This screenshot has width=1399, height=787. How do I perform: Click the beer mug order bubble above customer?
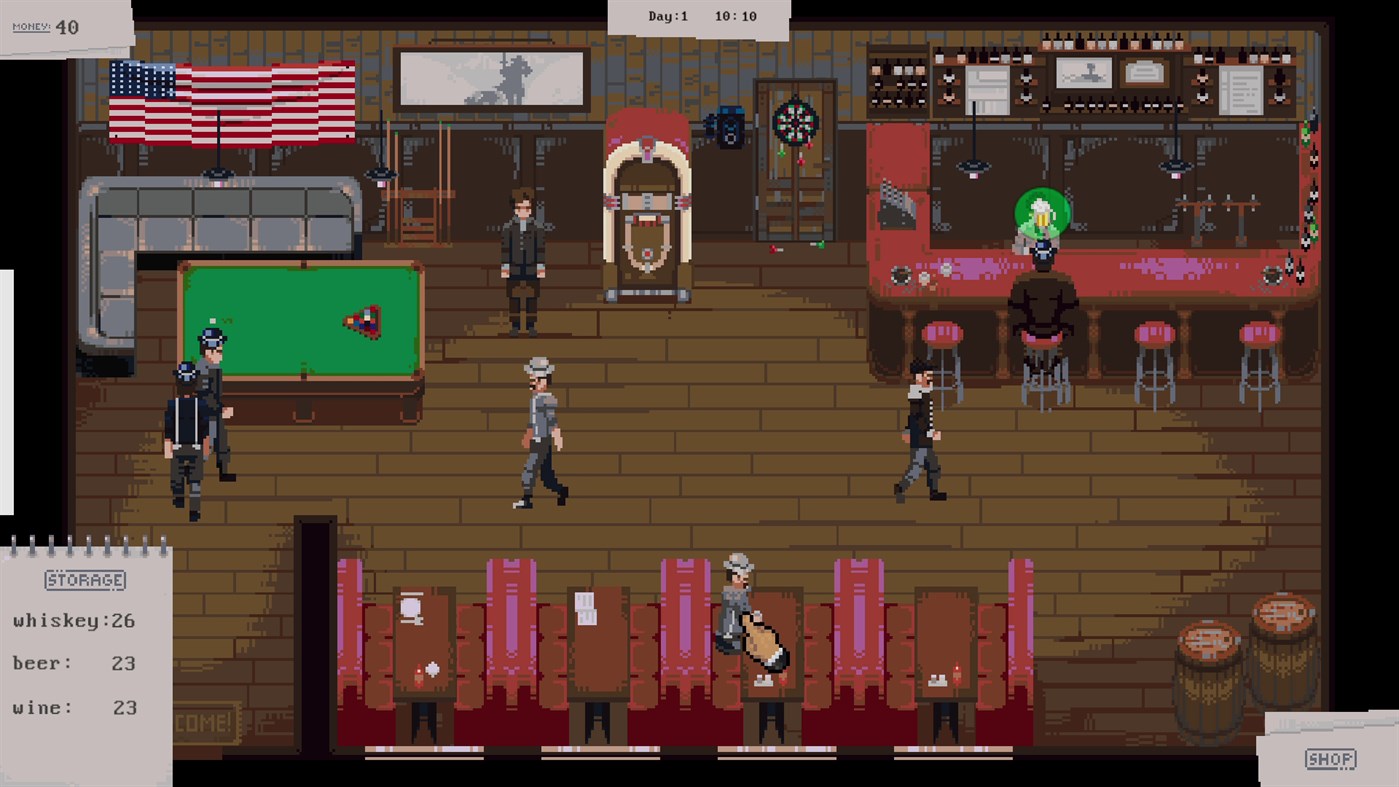point(1042,212)
